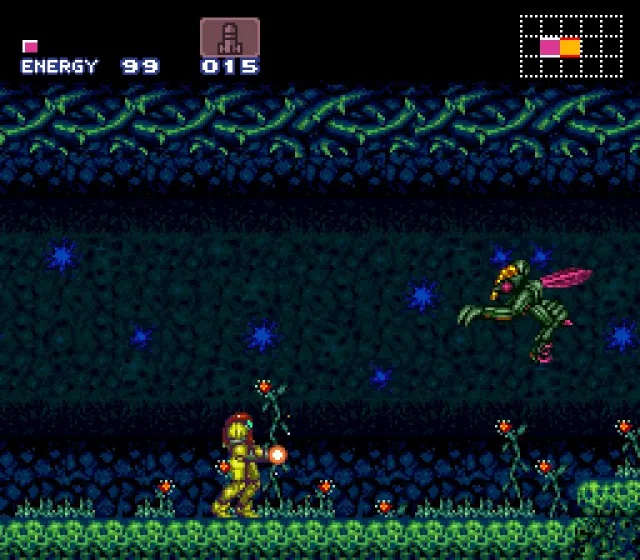Select the missile weapon icon
This screenshot has height=560, width=640.
(230, 37)
